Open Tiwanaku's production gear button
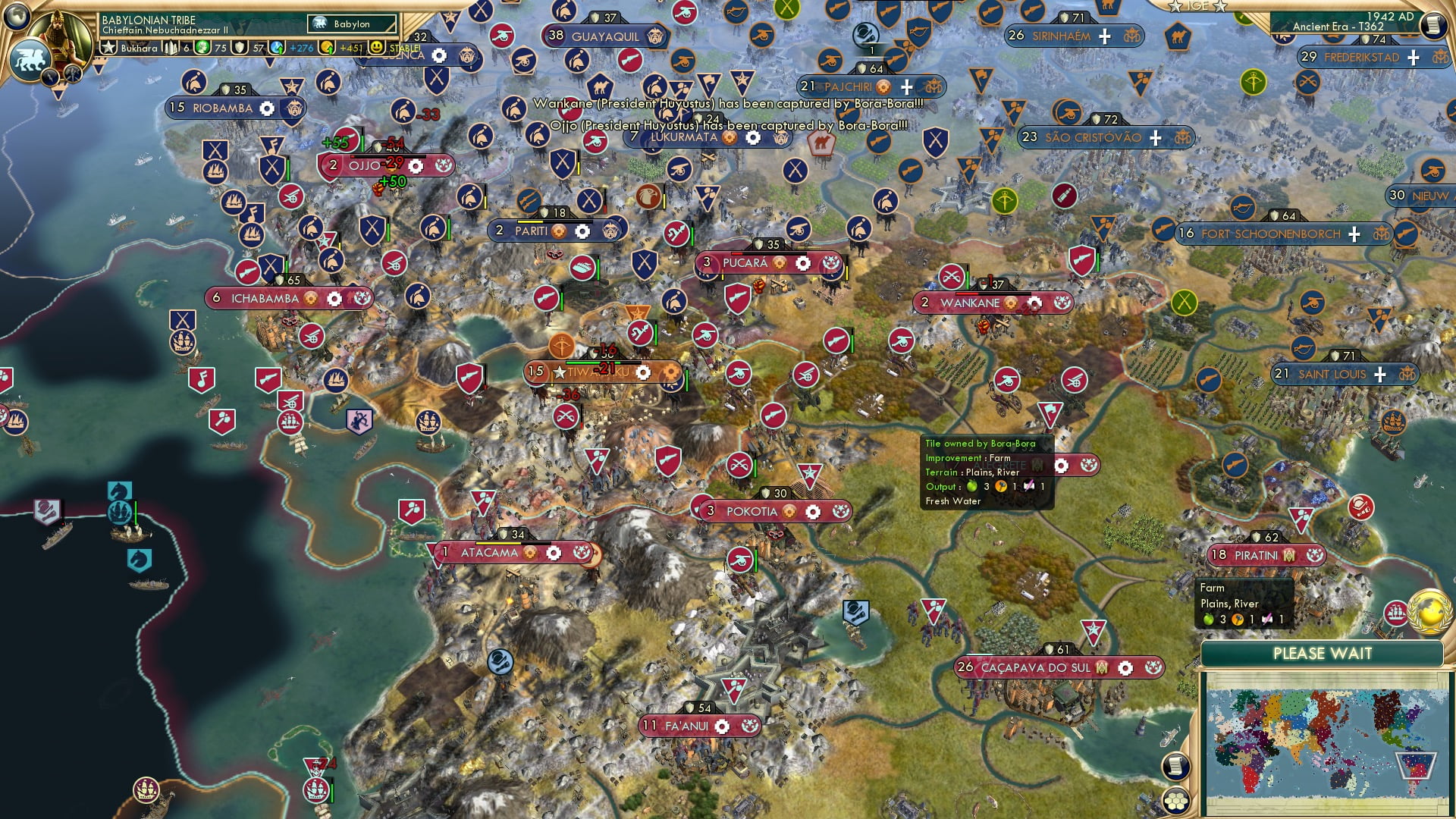Viewport: 1456px width, 819px height. coord(643,372)
